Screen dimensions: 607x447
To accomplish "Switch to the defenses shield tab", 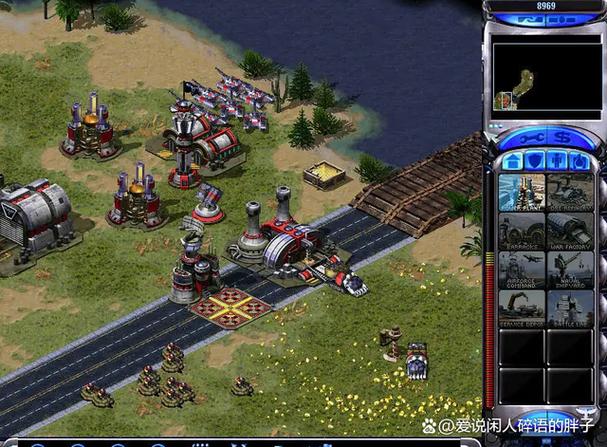I will [535, 161].
